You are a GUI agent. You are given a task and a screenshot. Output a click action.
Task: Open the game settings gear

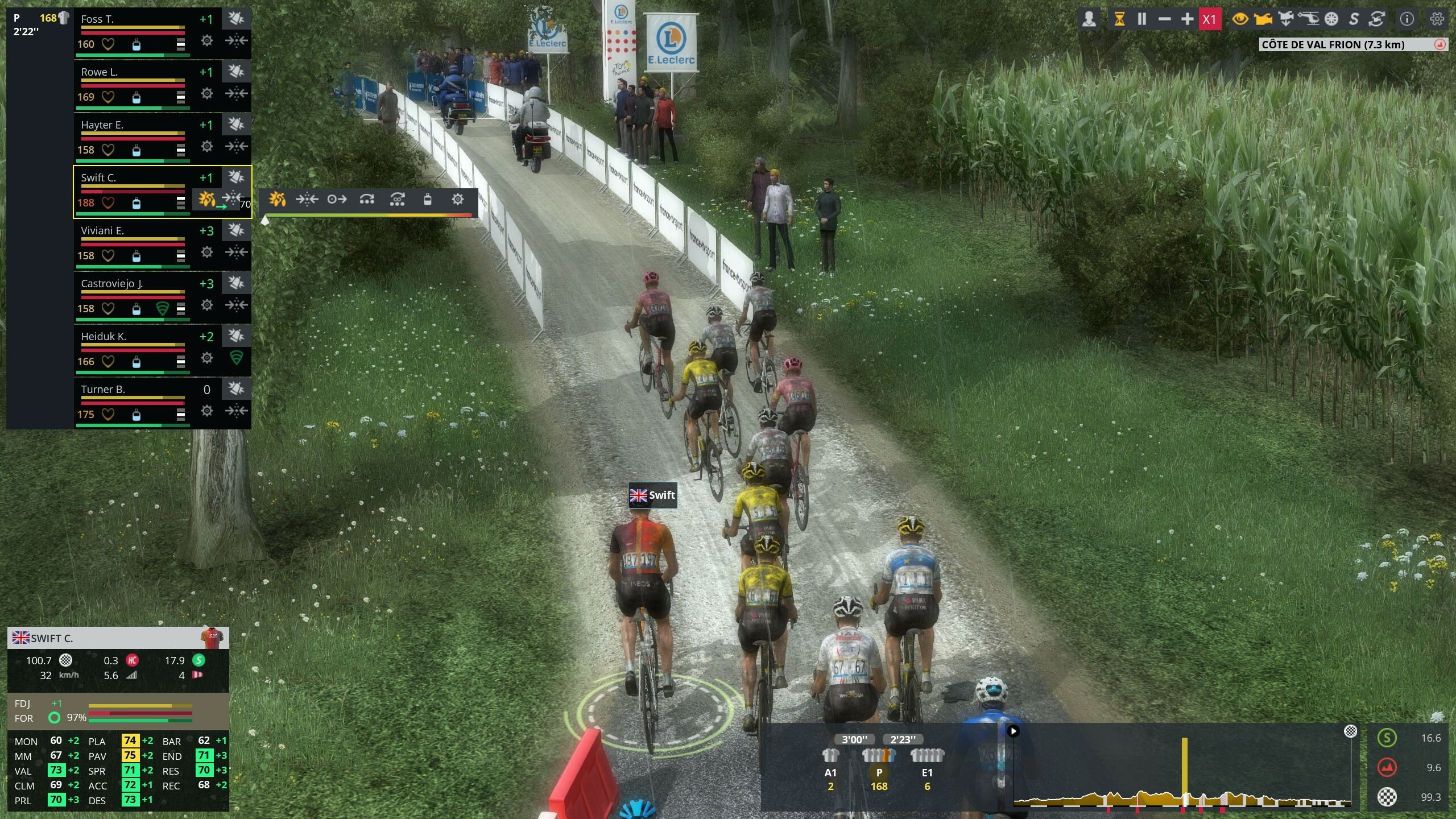(x=1437, y=19)
